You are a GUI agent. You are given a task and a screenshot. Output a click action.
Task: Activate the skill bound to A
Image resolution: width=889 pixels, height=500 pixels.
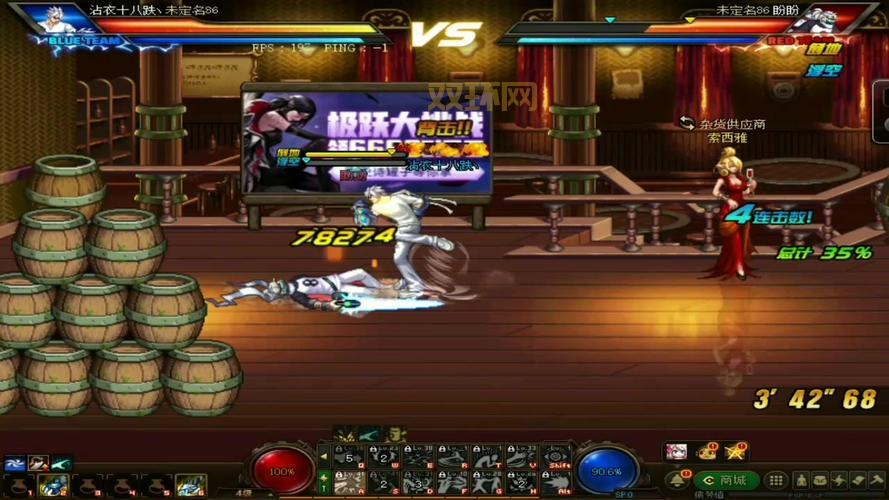(348, 482)
